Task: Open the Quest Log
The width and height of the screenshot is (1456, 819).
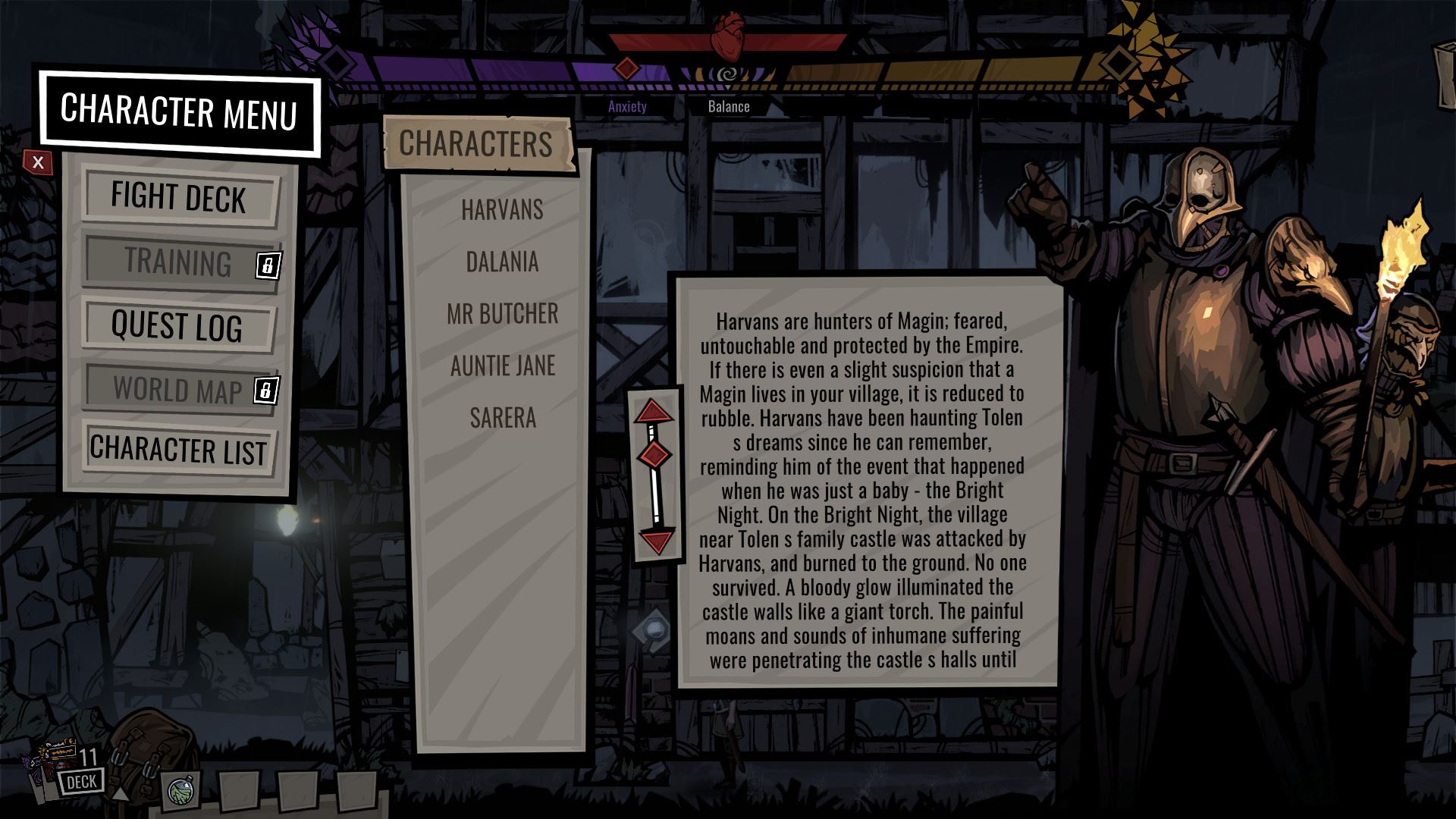Action: coord(177,326)
